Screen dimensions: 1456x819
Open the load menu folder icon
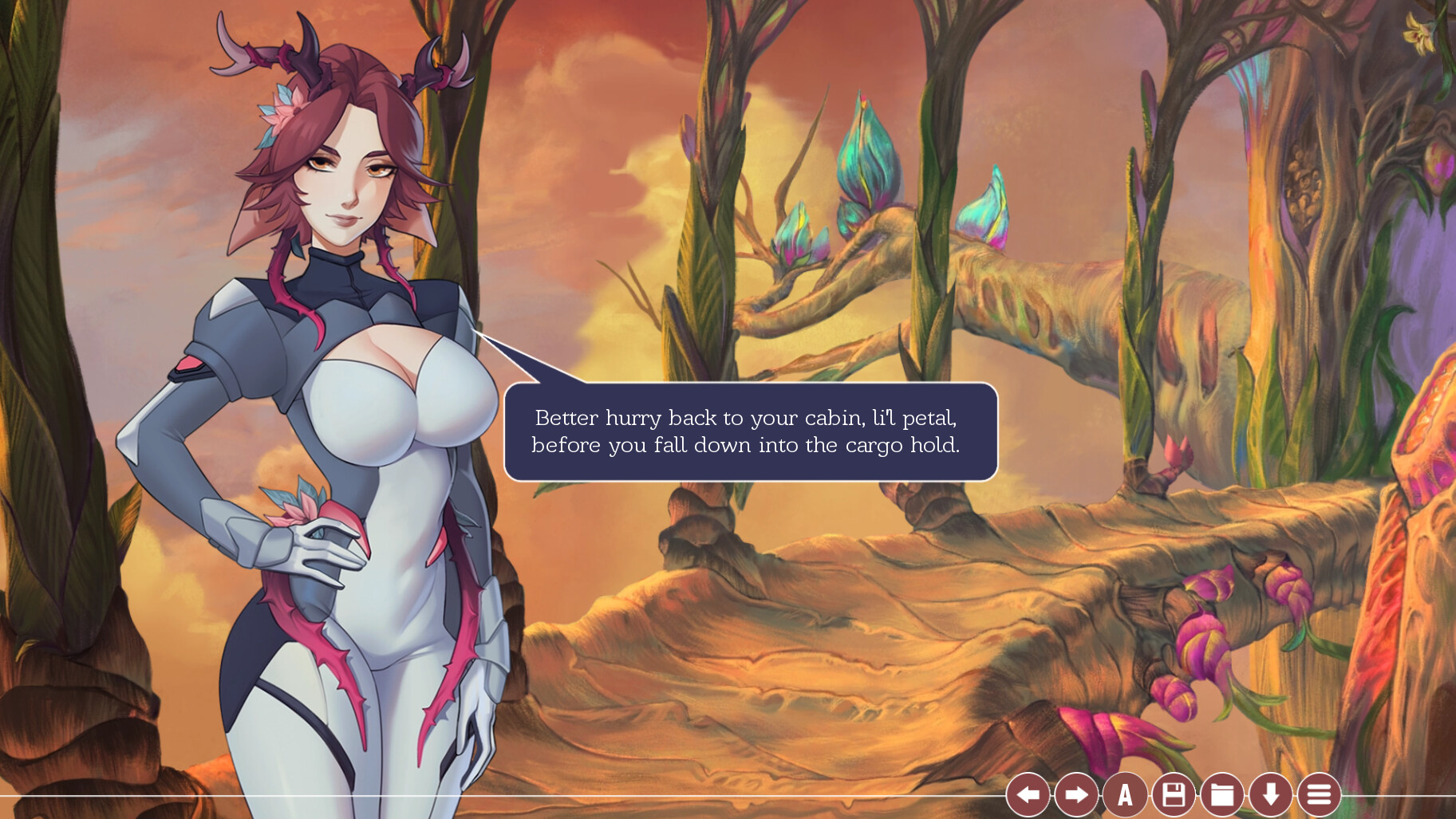1222,794
